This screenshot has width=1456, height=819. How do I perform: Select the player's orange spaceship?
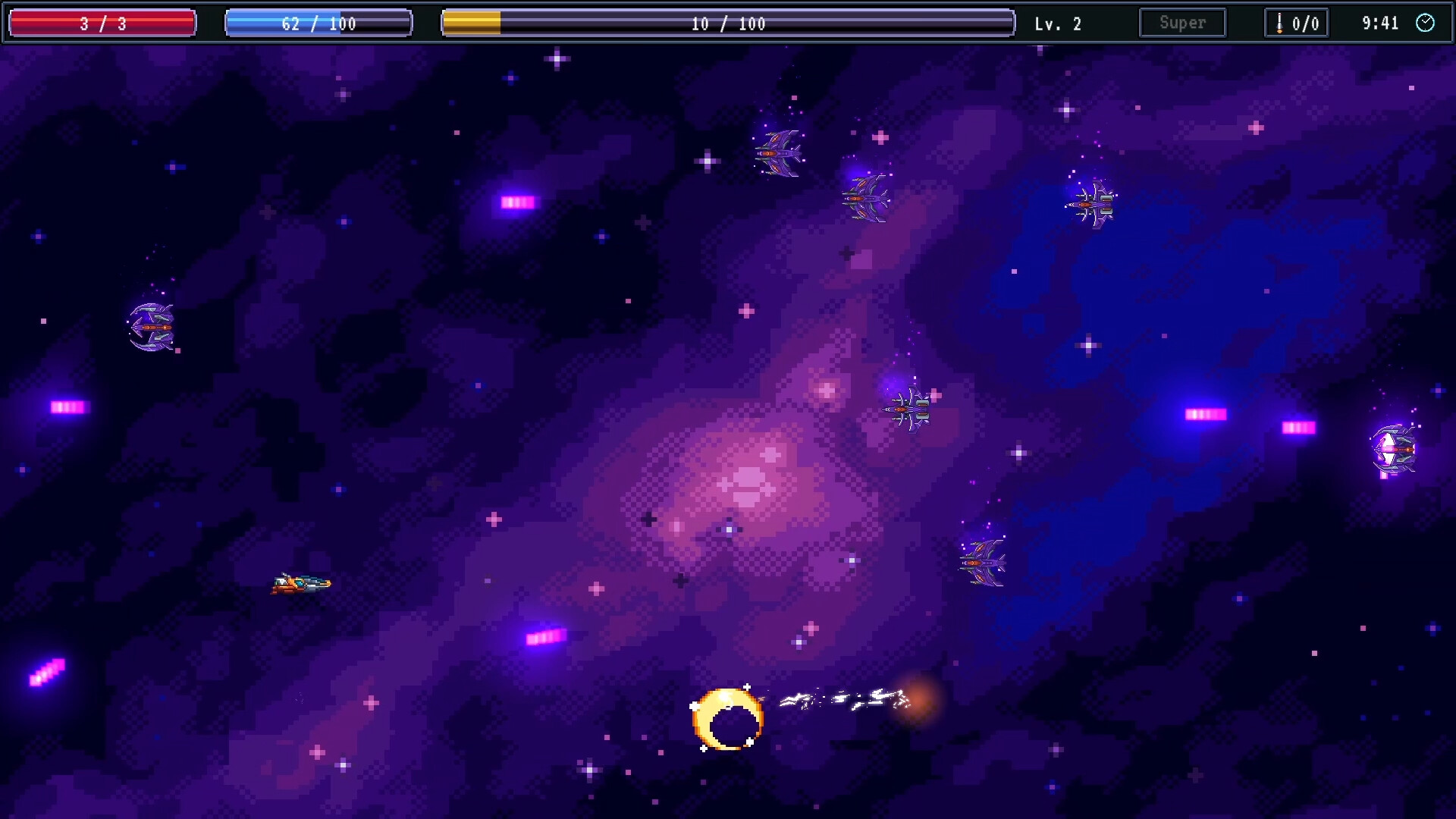pyautogui.click(x=302, y=584)
